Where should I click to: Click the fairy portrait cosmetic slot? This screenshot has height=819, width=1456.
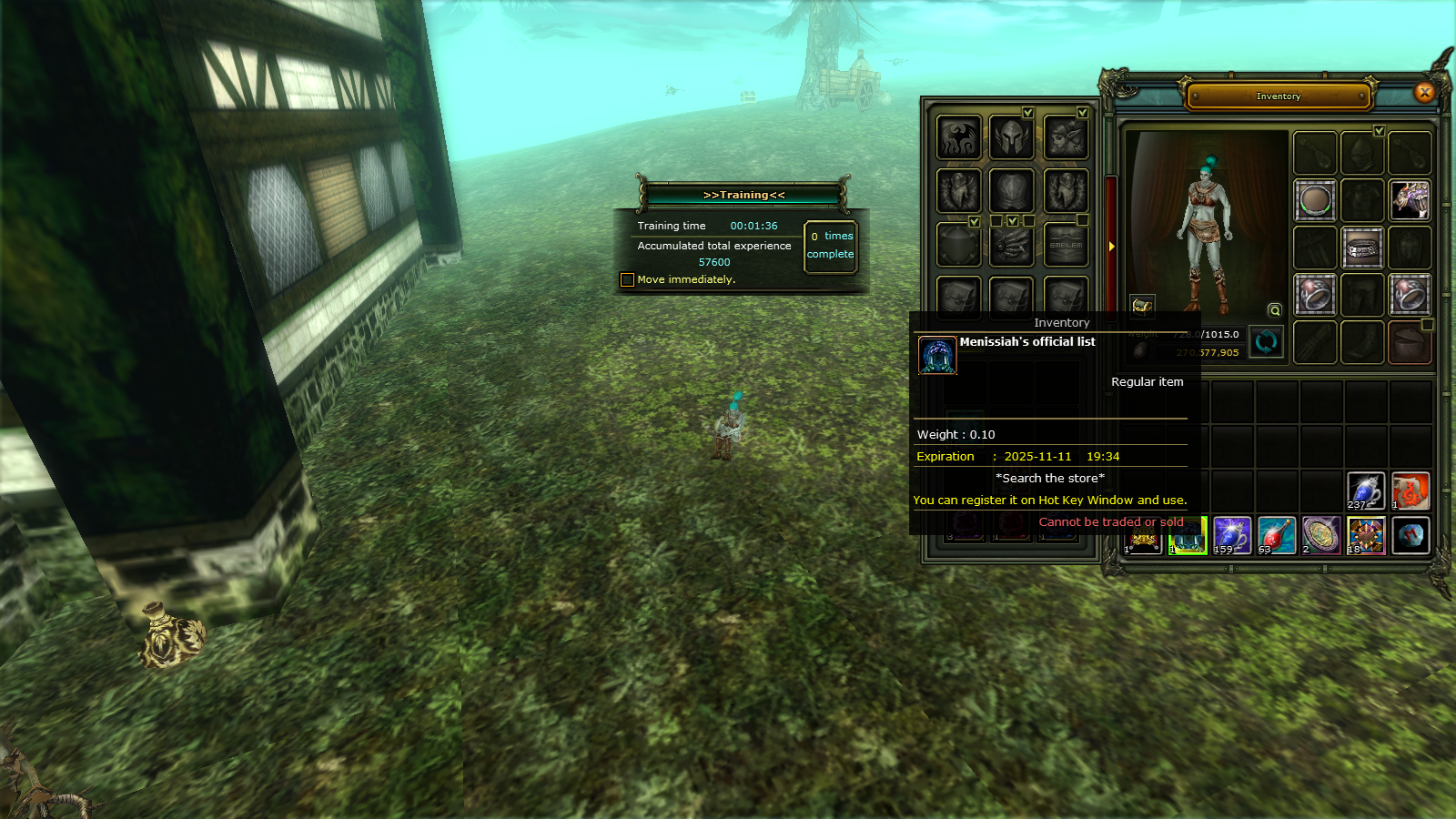point(1066,137)
